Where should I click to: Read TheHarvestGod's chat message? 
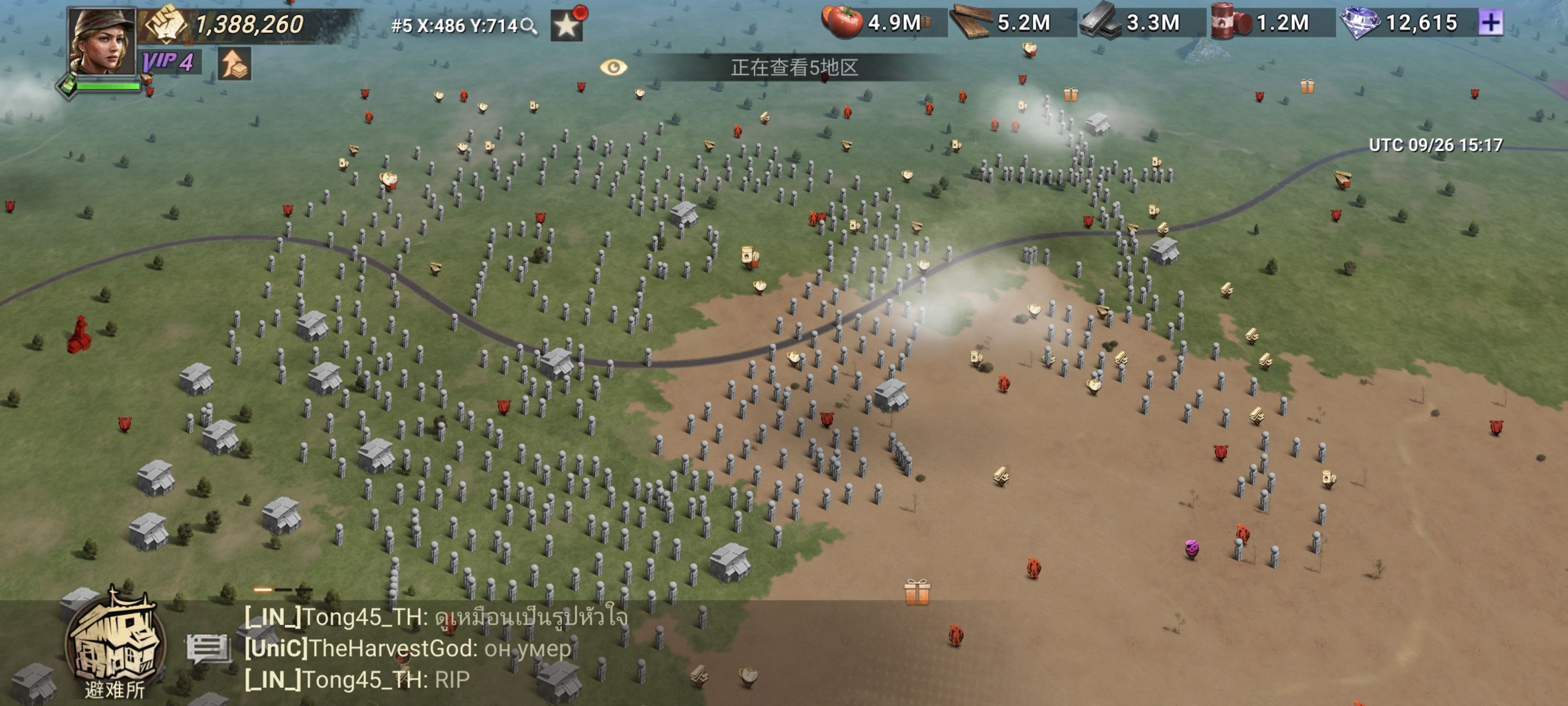[x=408, y=648]
